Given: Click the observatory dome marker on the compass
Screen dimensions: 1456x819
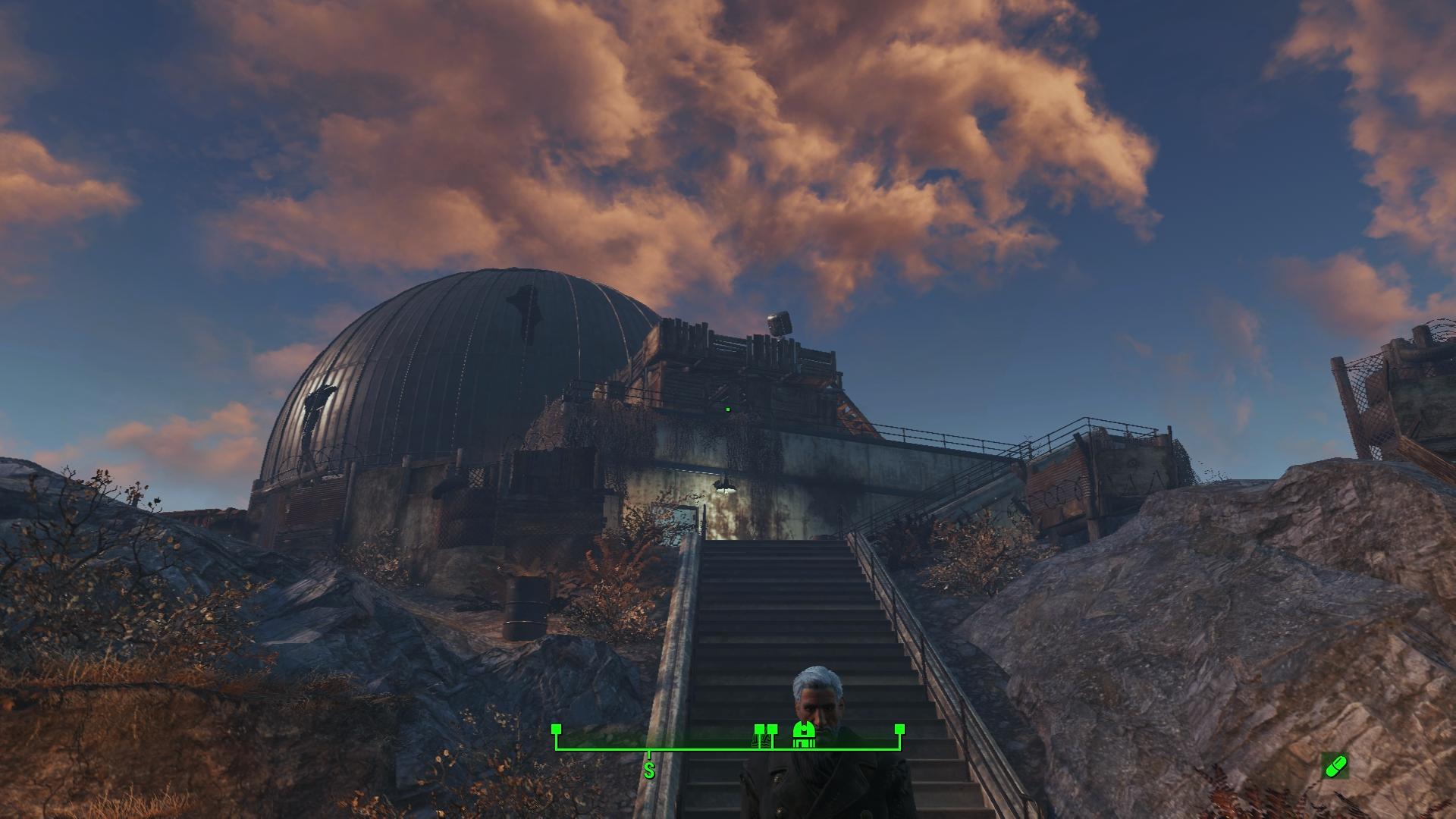Looking at the screenshot, I should [803, 736].
